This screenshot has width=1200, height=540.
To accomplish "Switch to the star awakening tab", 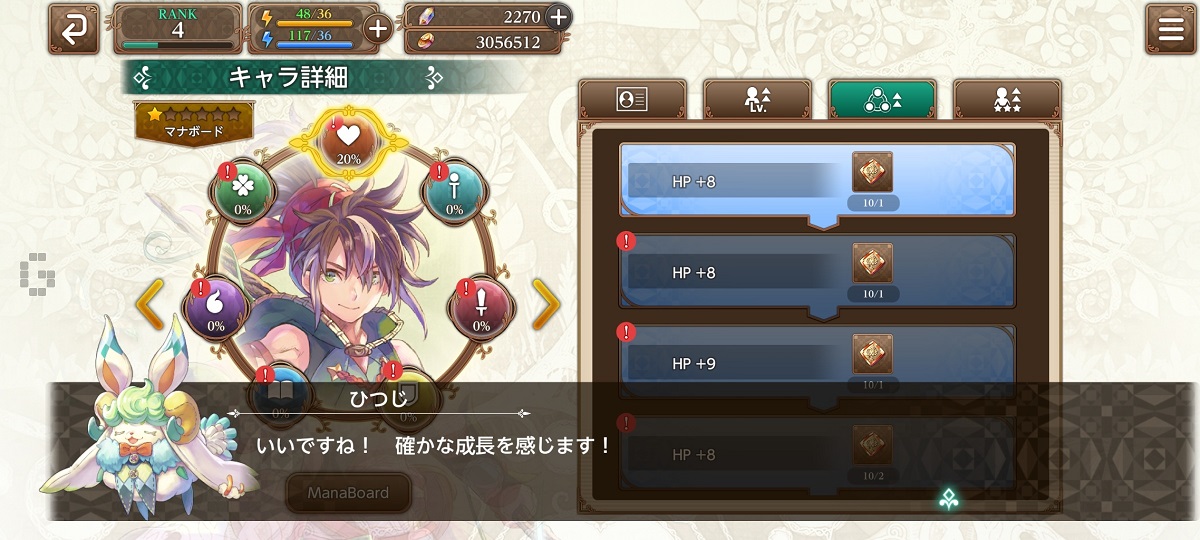I will tap(1007, 99).
